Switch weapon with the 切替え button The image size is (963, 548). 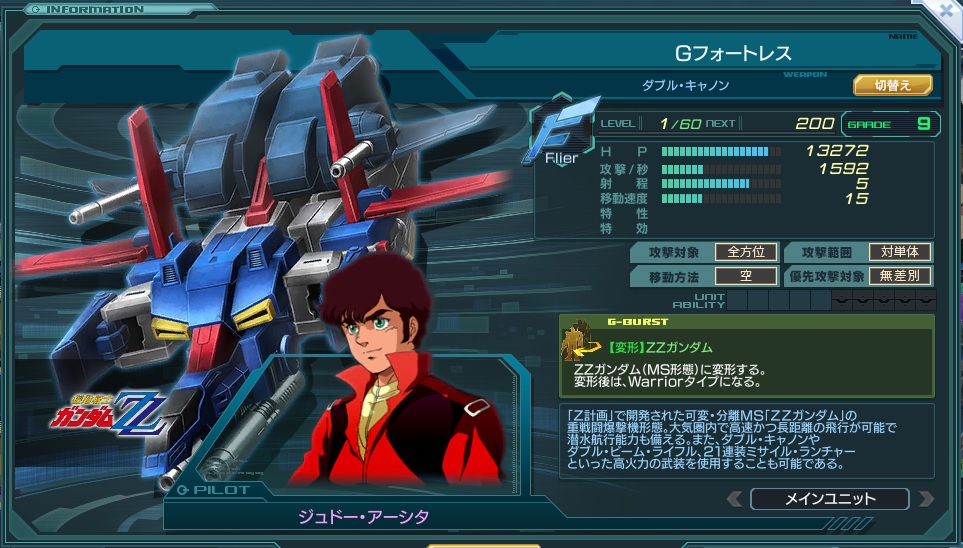(892, 85)
